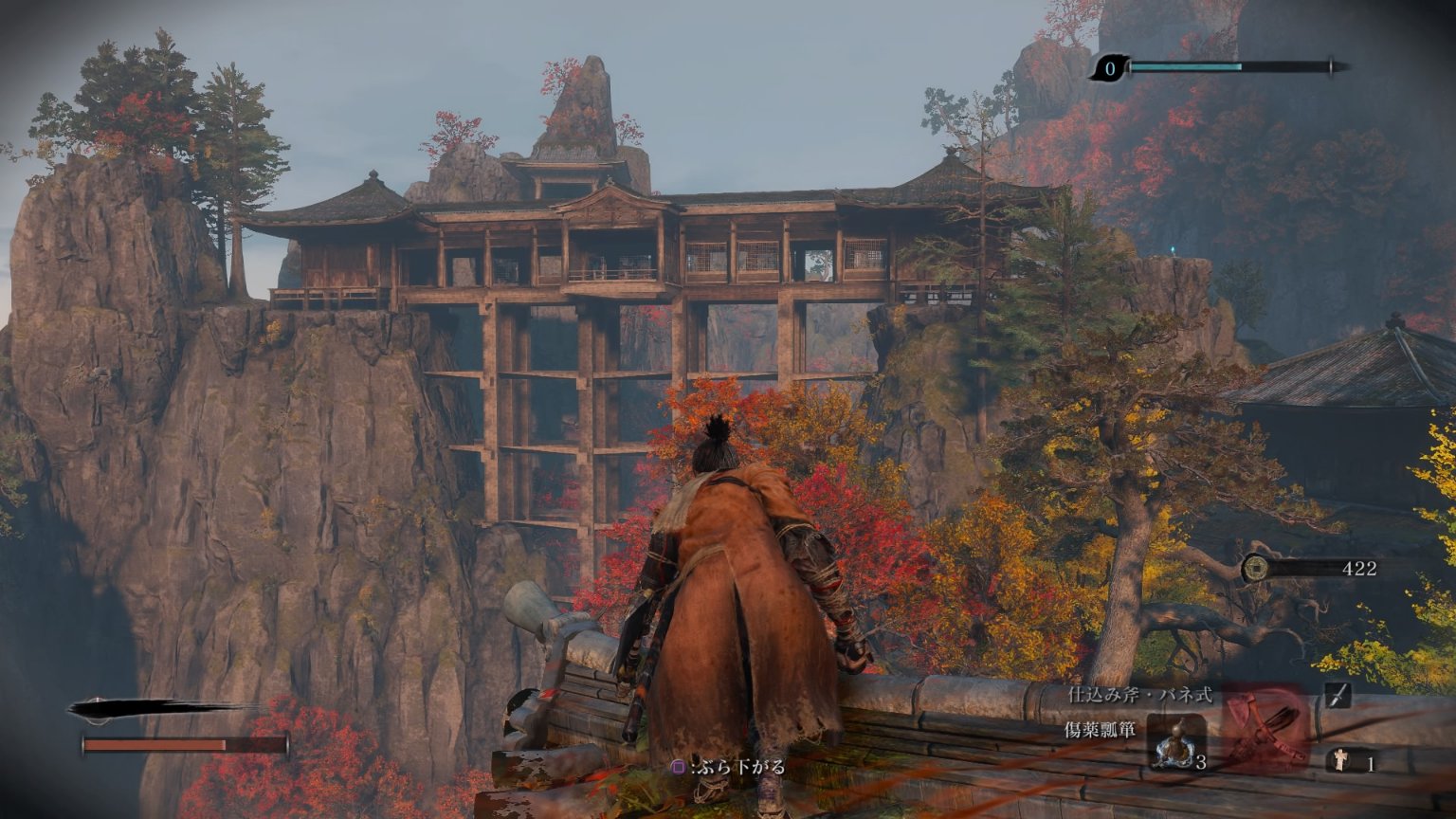
Task: Select the Healing Gourd quick item slot
Action: (1176, 740)
